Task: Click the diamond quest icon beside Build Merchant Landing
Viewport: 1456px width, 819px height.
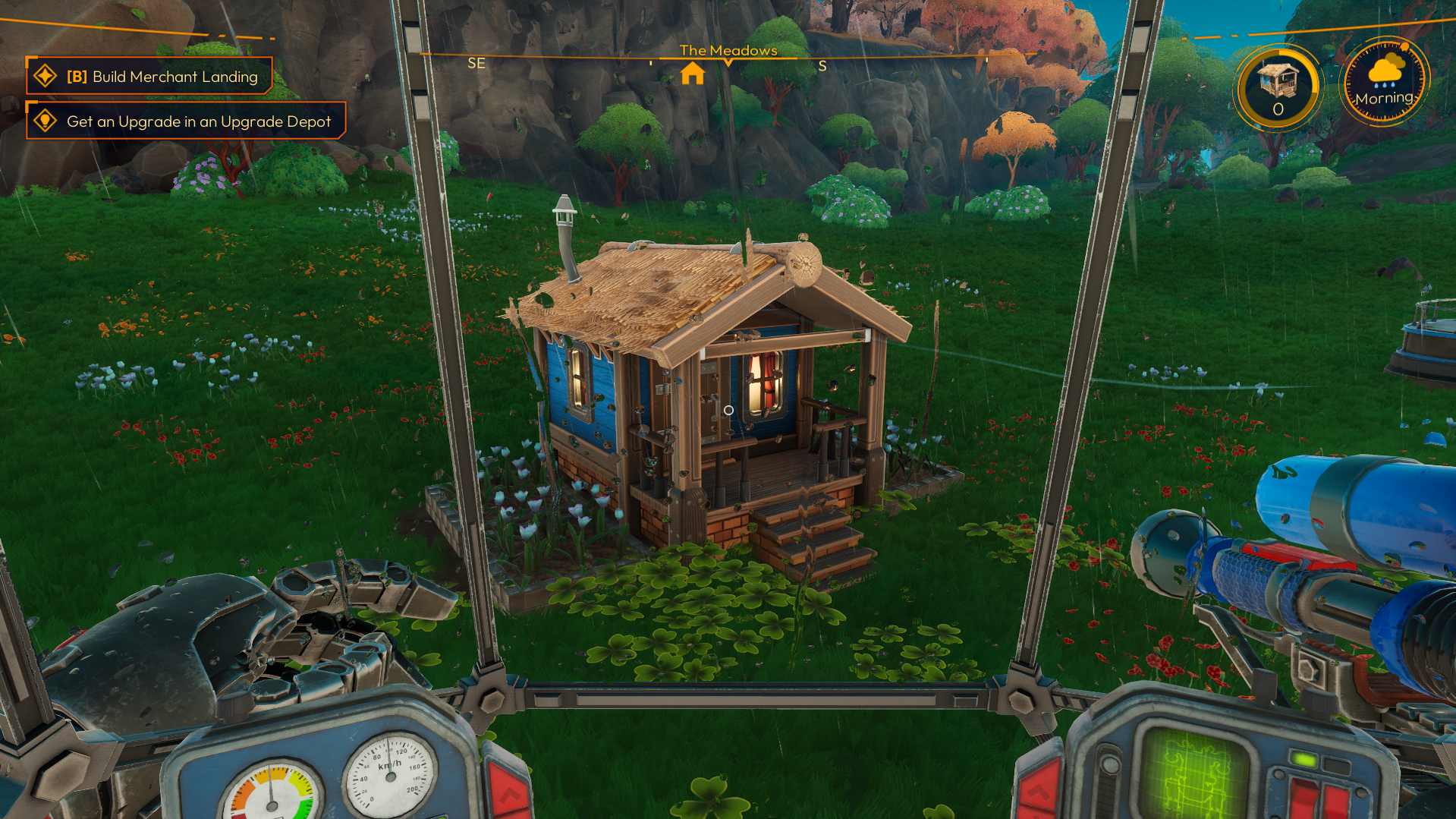Action: click(46, 75)
